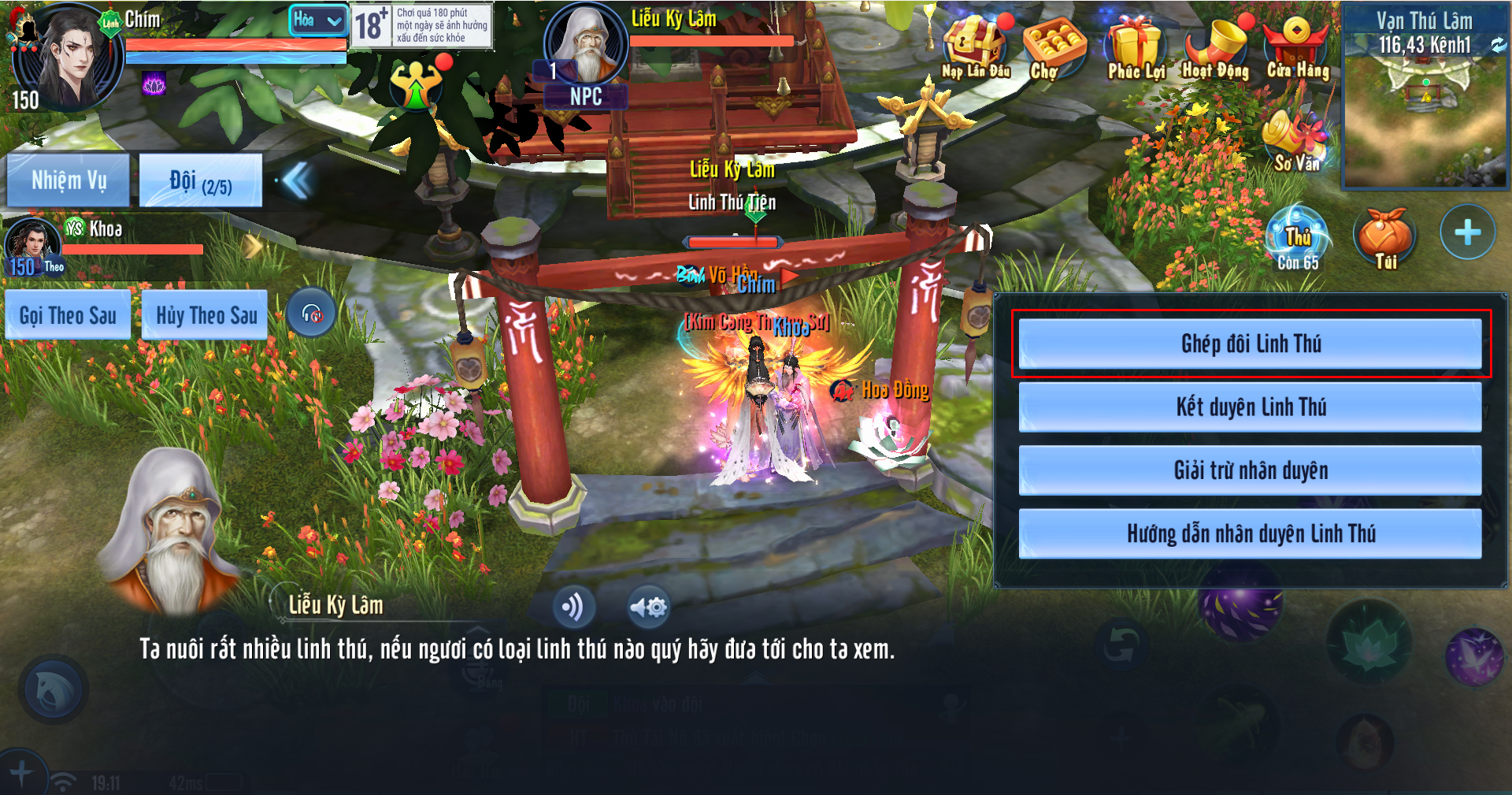The width and height of the screenshot is (1512, 795).
Task: Click the Gọi Theo Sau button
Action: (x=68, y=316)
